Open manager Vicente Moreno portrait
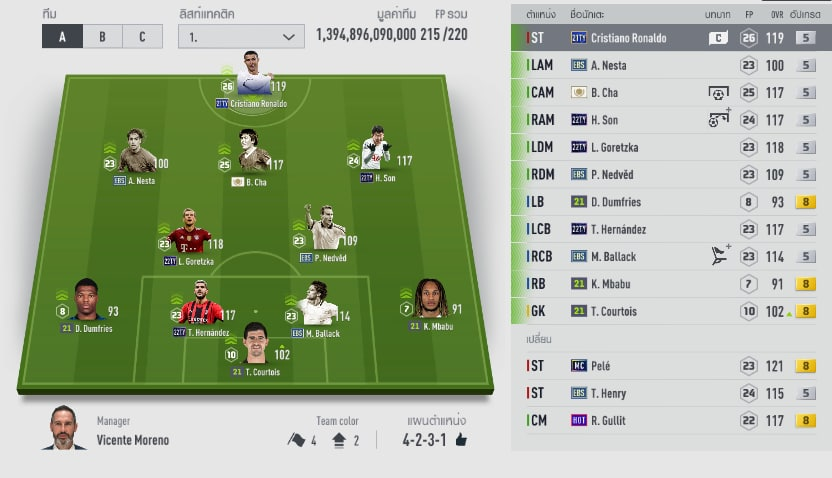Screen dimensions: 832x478 [x=66, y=429]
